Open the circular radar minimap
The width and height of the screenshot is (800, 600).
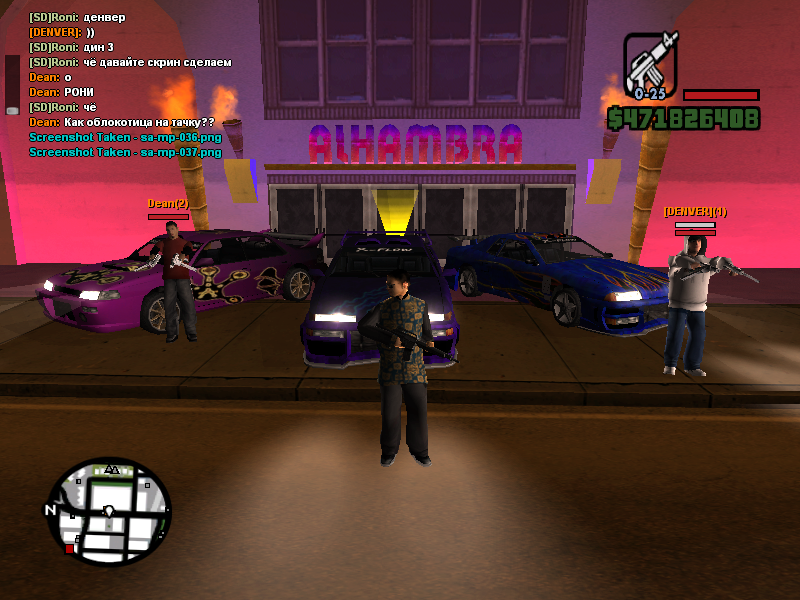(108, 512)
